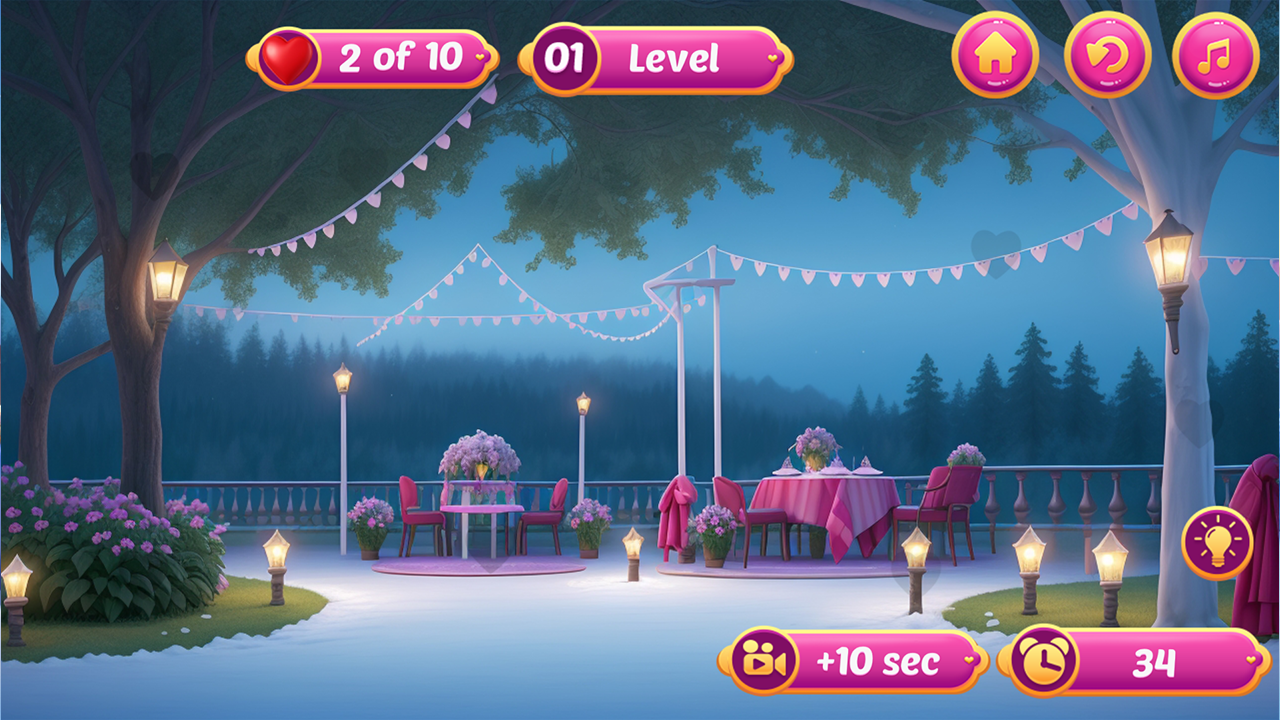Click the 2 of 10 hearts counter

[x=399, y=55]
